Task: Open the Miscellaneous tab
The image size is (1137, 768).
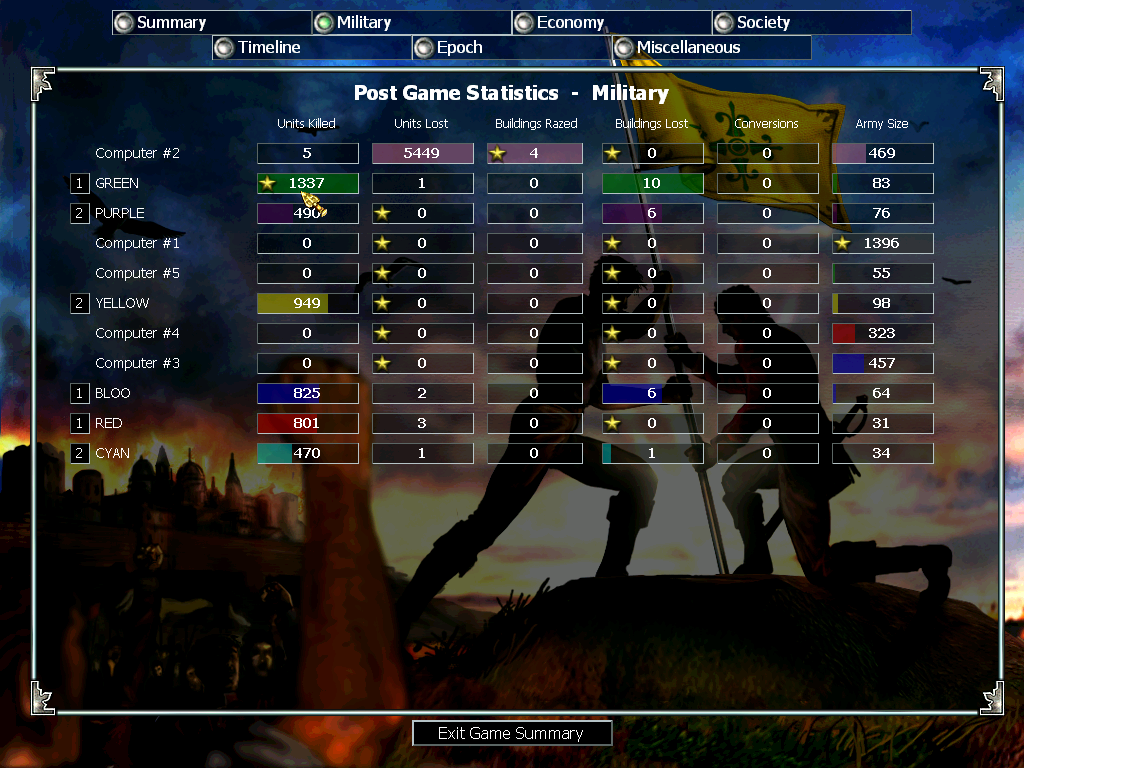Action: click(711, 48)
